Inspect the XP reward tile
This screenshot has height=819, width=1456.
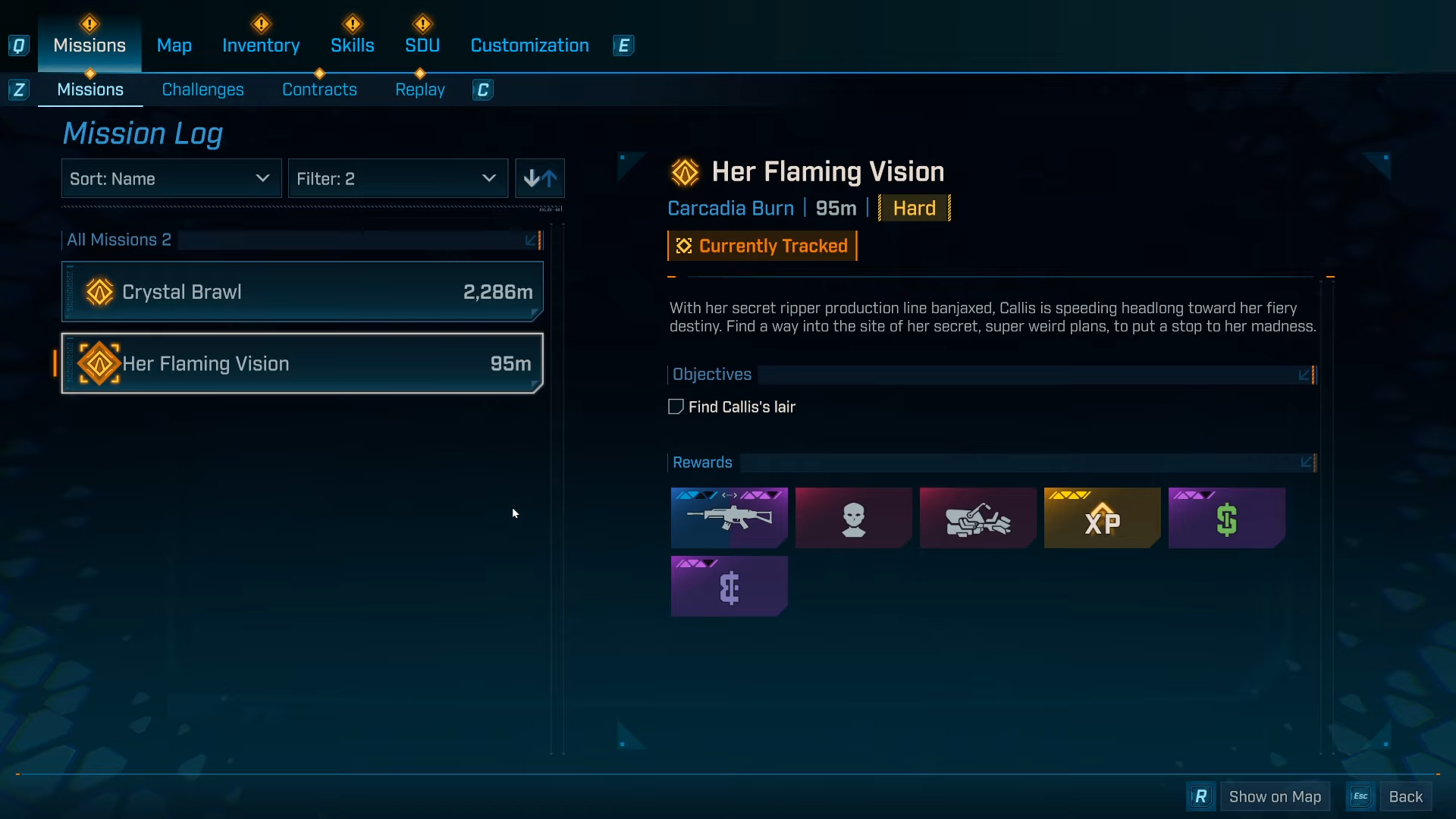pyautogui.click(x=1102, y=518)
